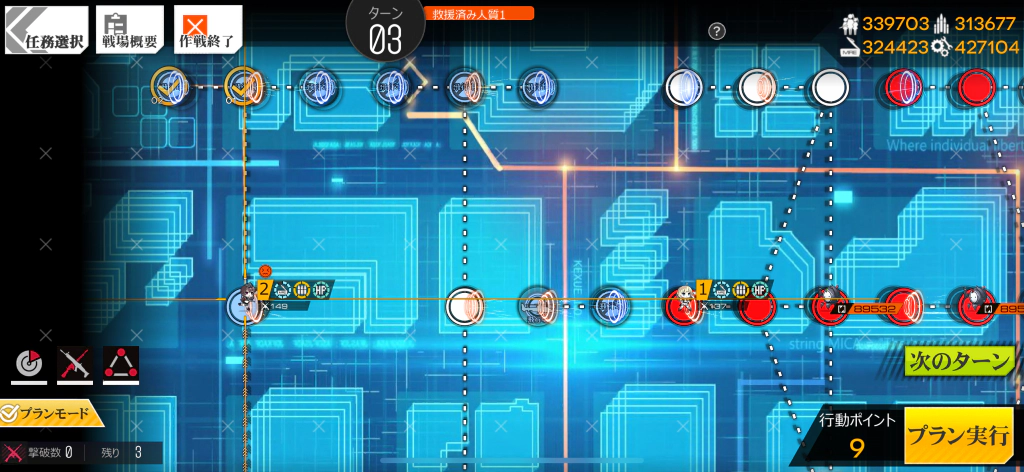Open the question mark help icon
1024x472 pixels.
coord(717,31)
